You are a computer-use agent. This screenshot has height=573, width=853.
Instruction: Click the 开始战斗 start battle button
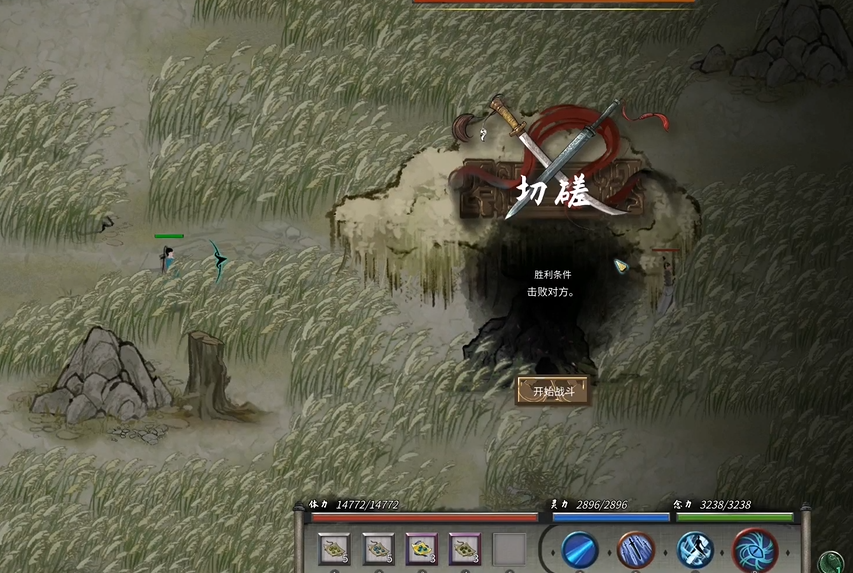pos(552,391)
